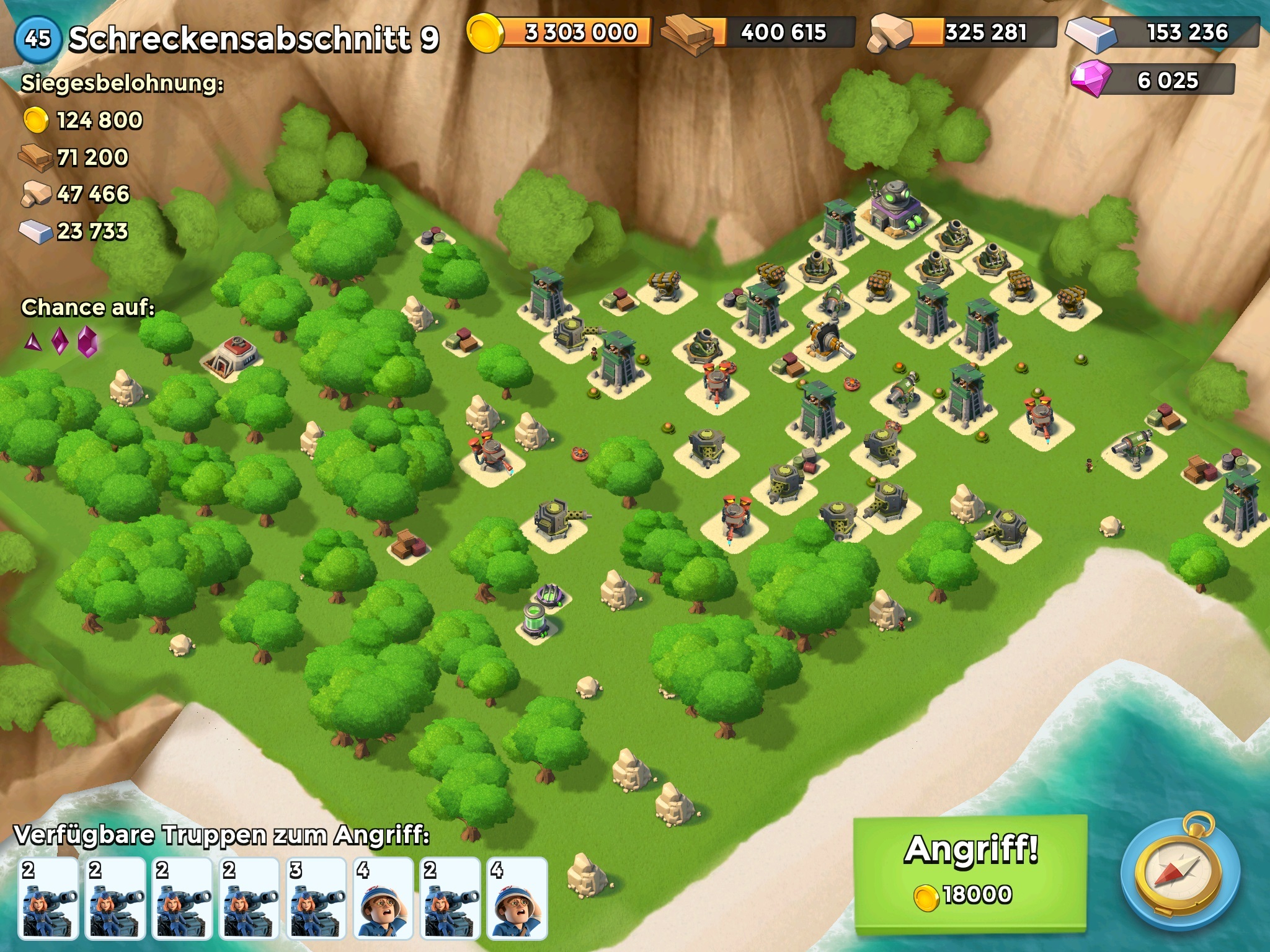Select the tank troop card showing 3
This screenshot has height=952, width=1270.
316,897
